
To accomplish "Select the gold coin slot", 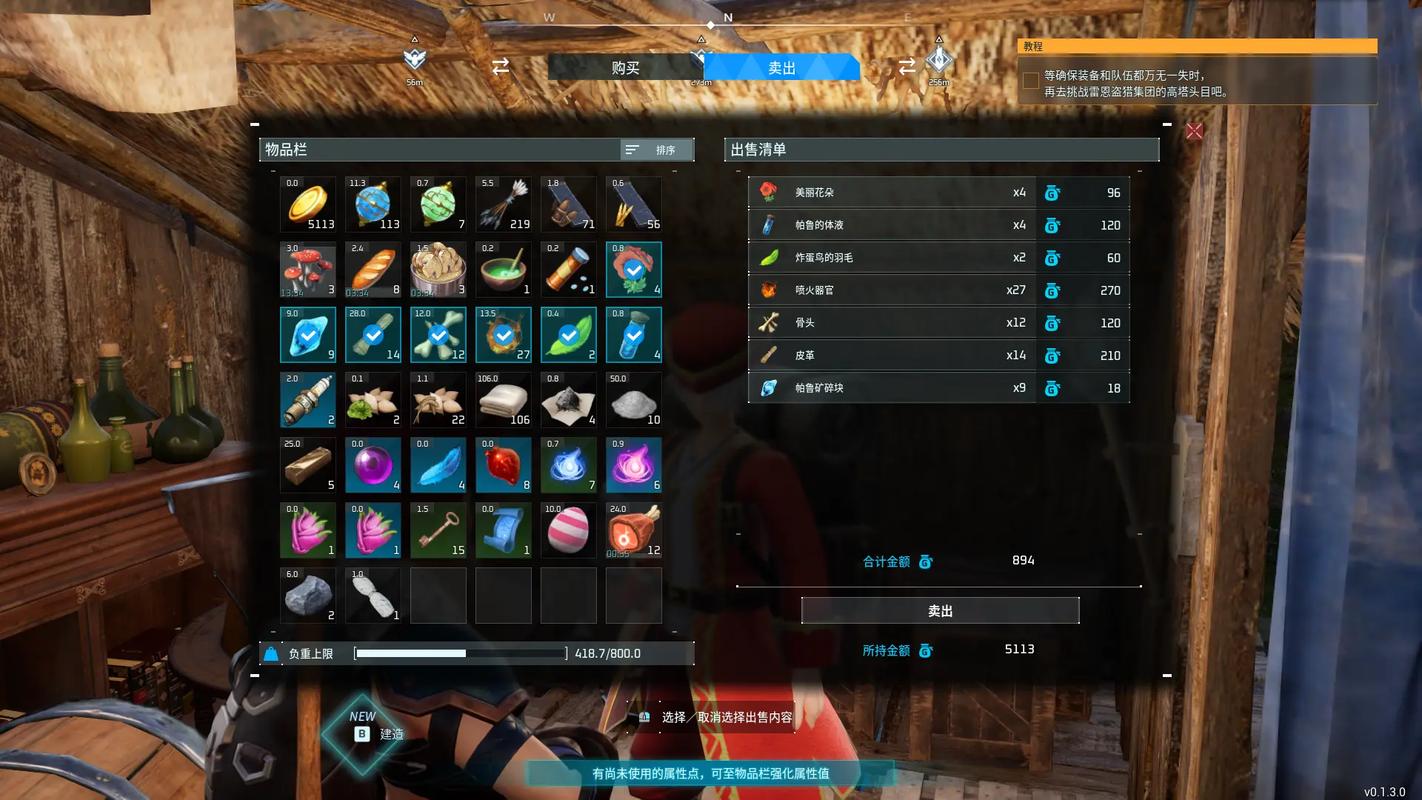I will (x=308, y=204).
